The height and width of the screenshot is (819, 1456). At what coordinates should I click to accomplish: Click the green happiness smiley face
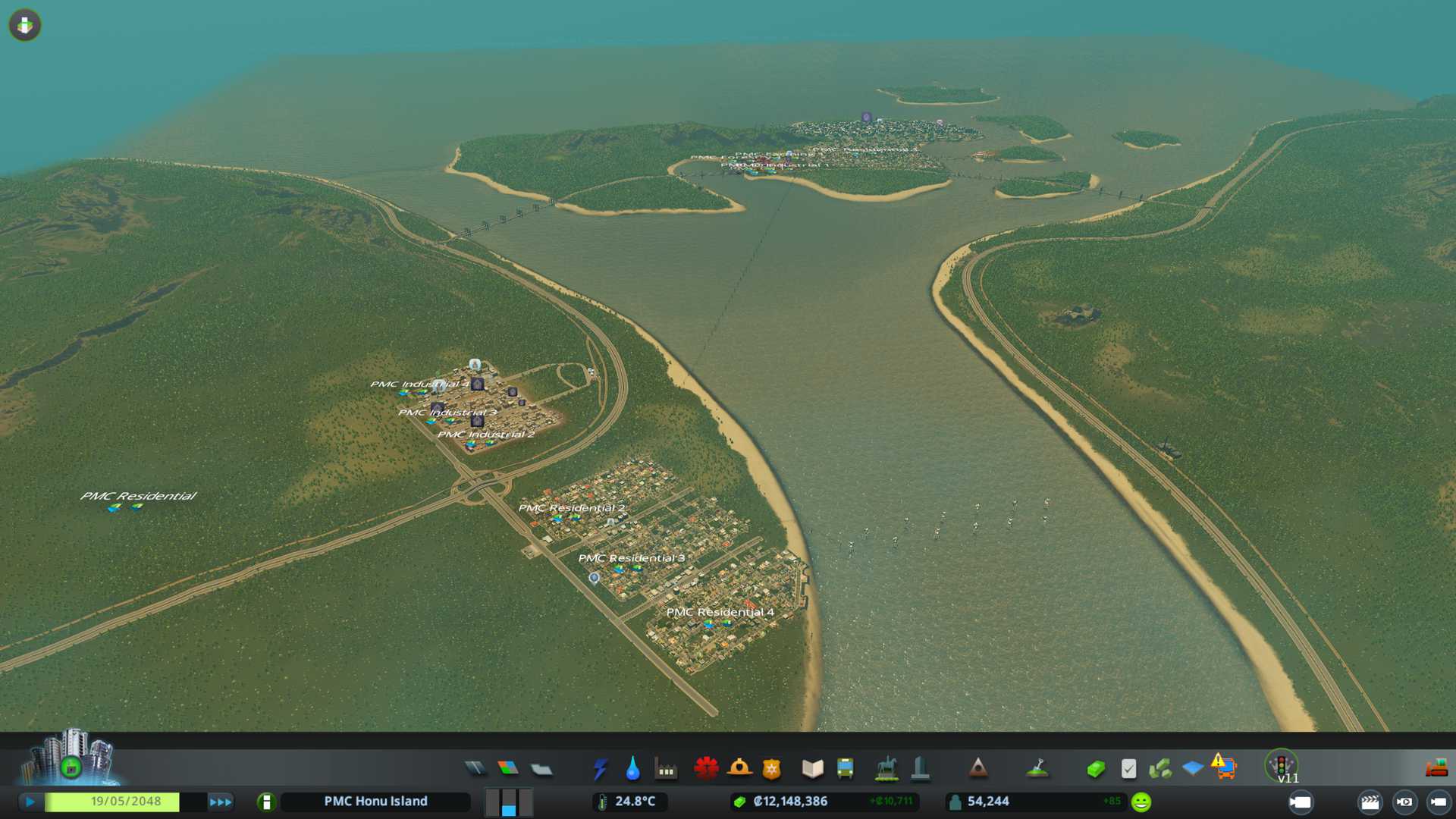1141,802
